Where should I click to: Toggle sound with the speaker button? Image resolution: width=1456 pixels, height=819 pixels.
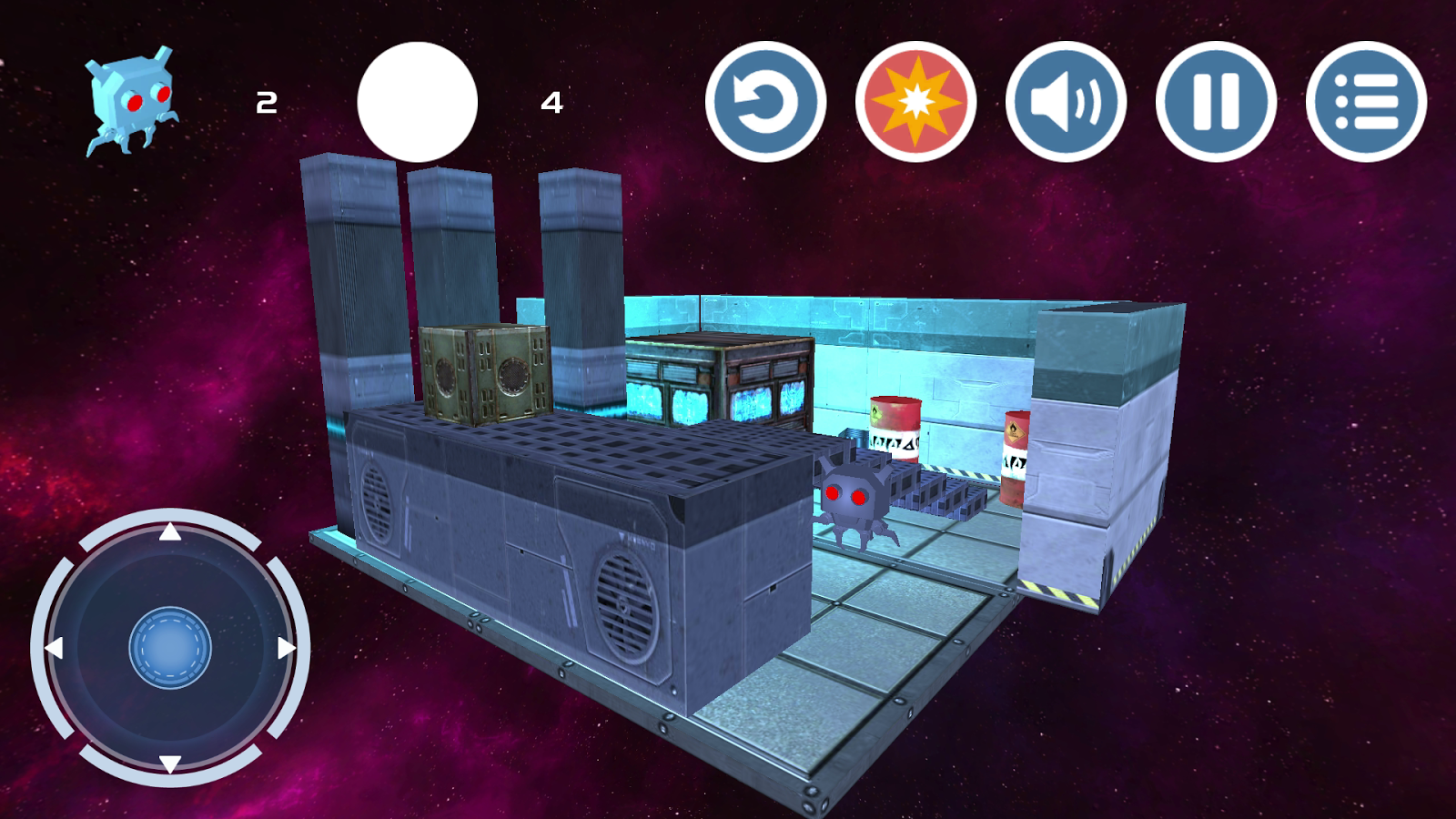[1066, 102]
